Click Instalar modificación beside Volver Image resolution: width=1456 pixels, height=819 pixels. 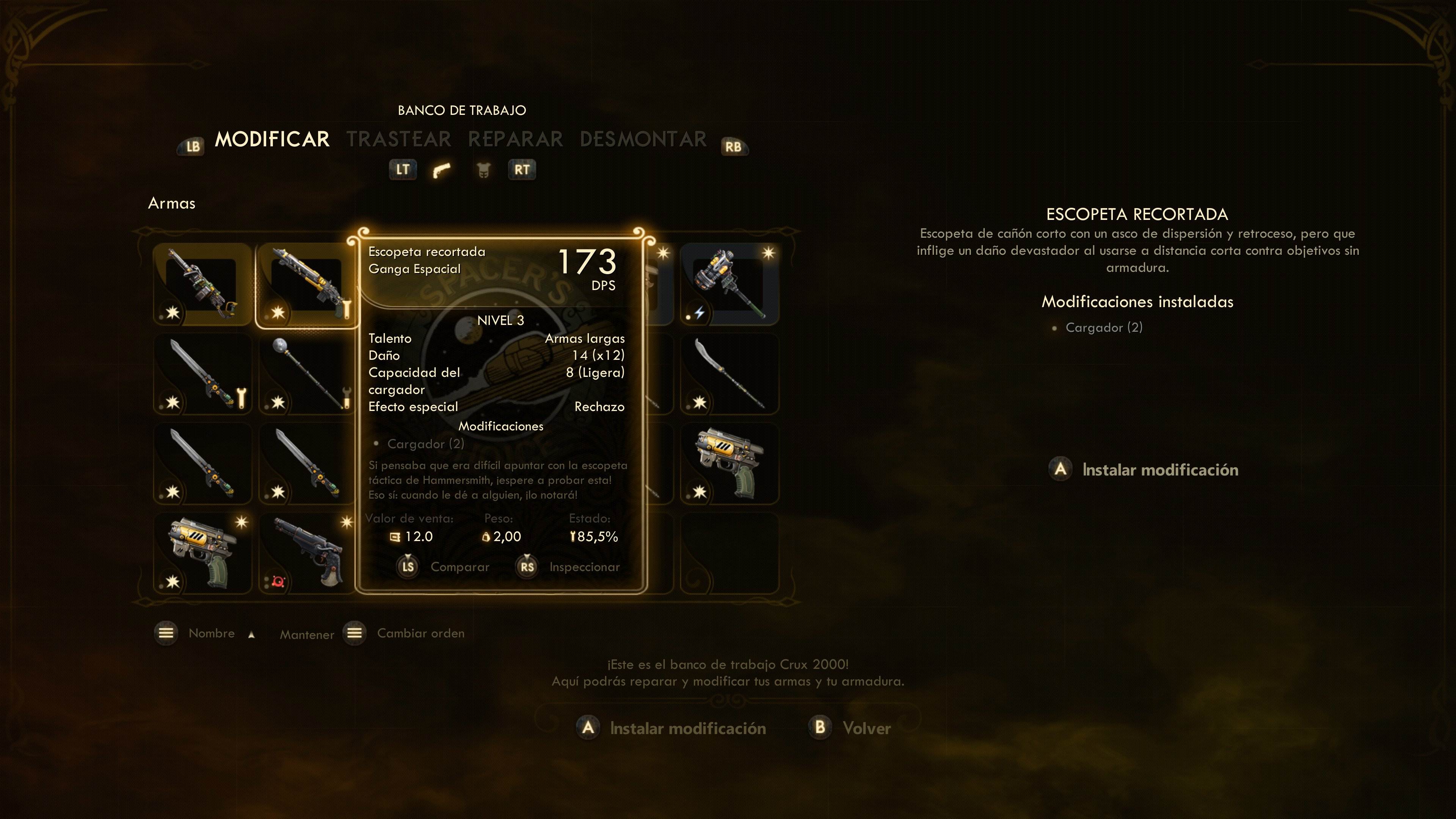click(x=687, y=728)
